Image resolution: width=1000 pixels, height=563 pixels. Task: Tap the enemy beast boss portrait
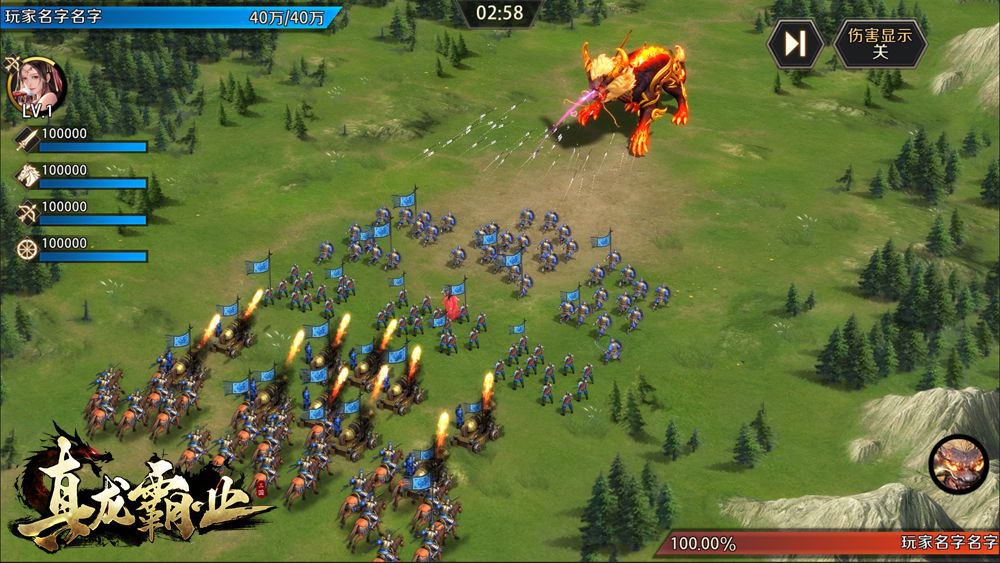958,464
